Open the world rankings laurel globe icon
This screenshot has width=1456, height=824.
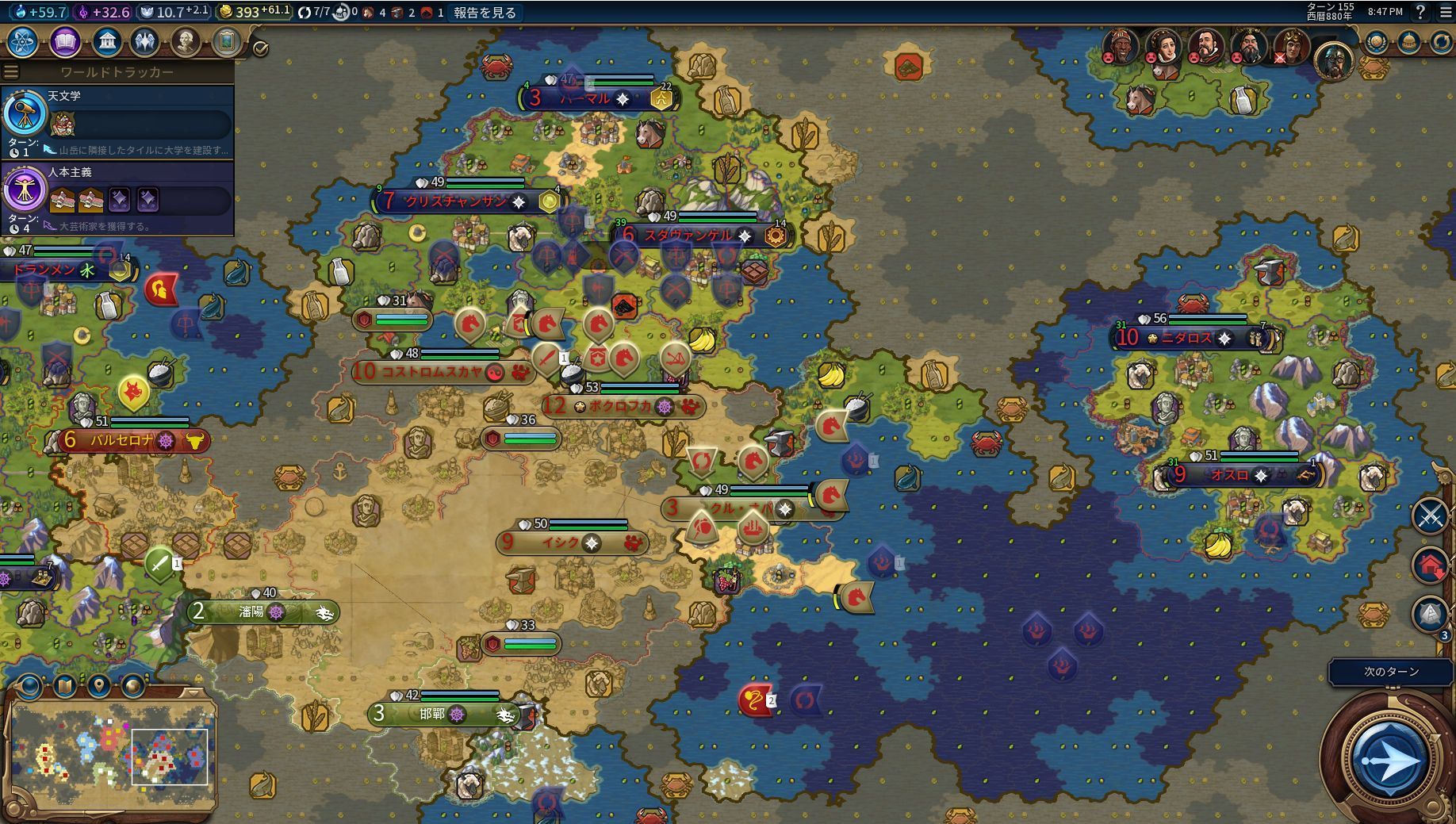coord(1376,42)
